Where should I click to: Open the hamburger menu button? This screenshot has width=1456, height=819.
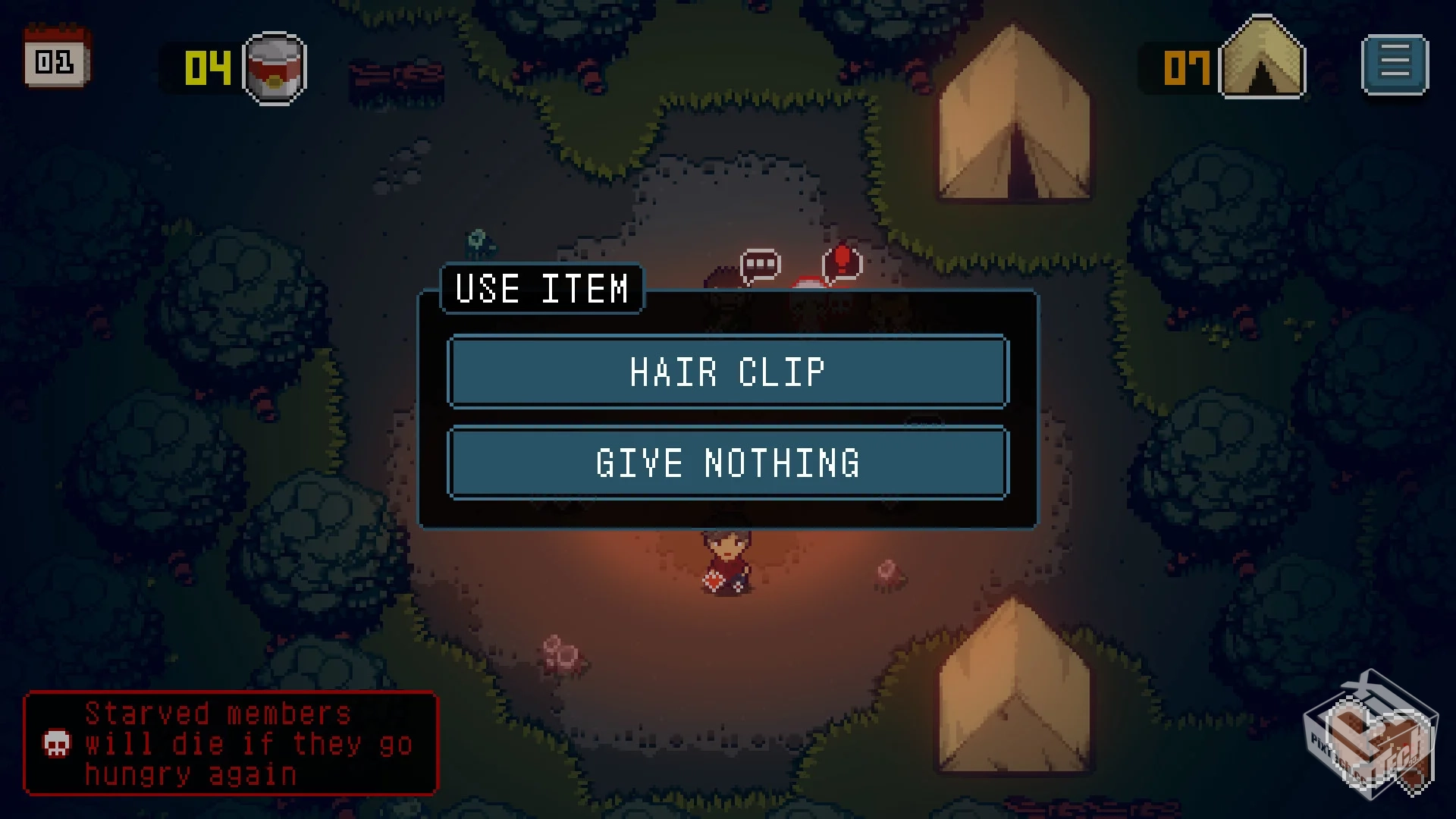(x=1395, y=64)
